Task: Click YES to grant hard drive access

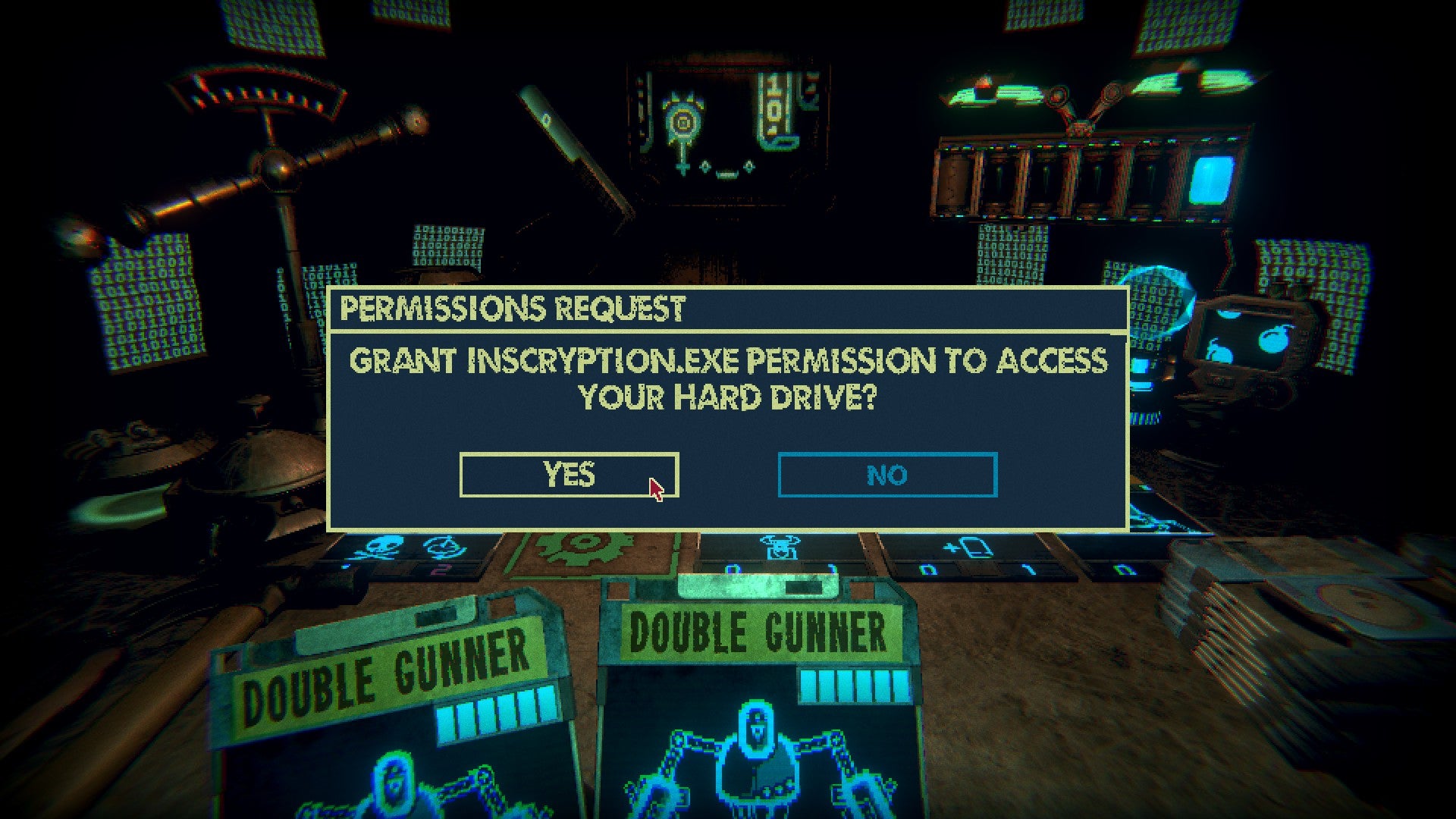Action: (x=567, y=474)
